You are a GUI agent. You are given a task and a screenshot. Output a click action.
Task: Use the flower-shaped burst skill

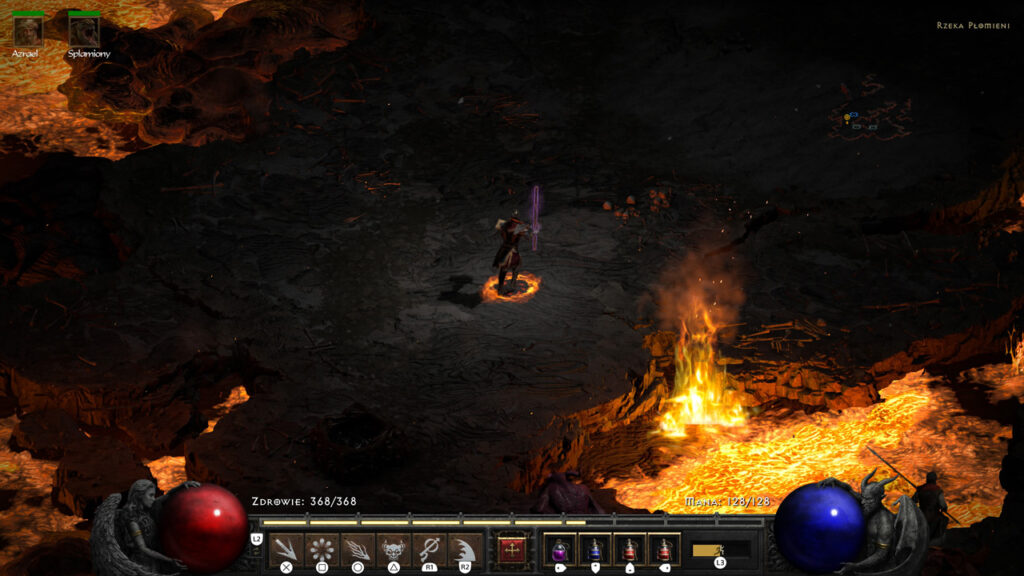pos(321,549)
